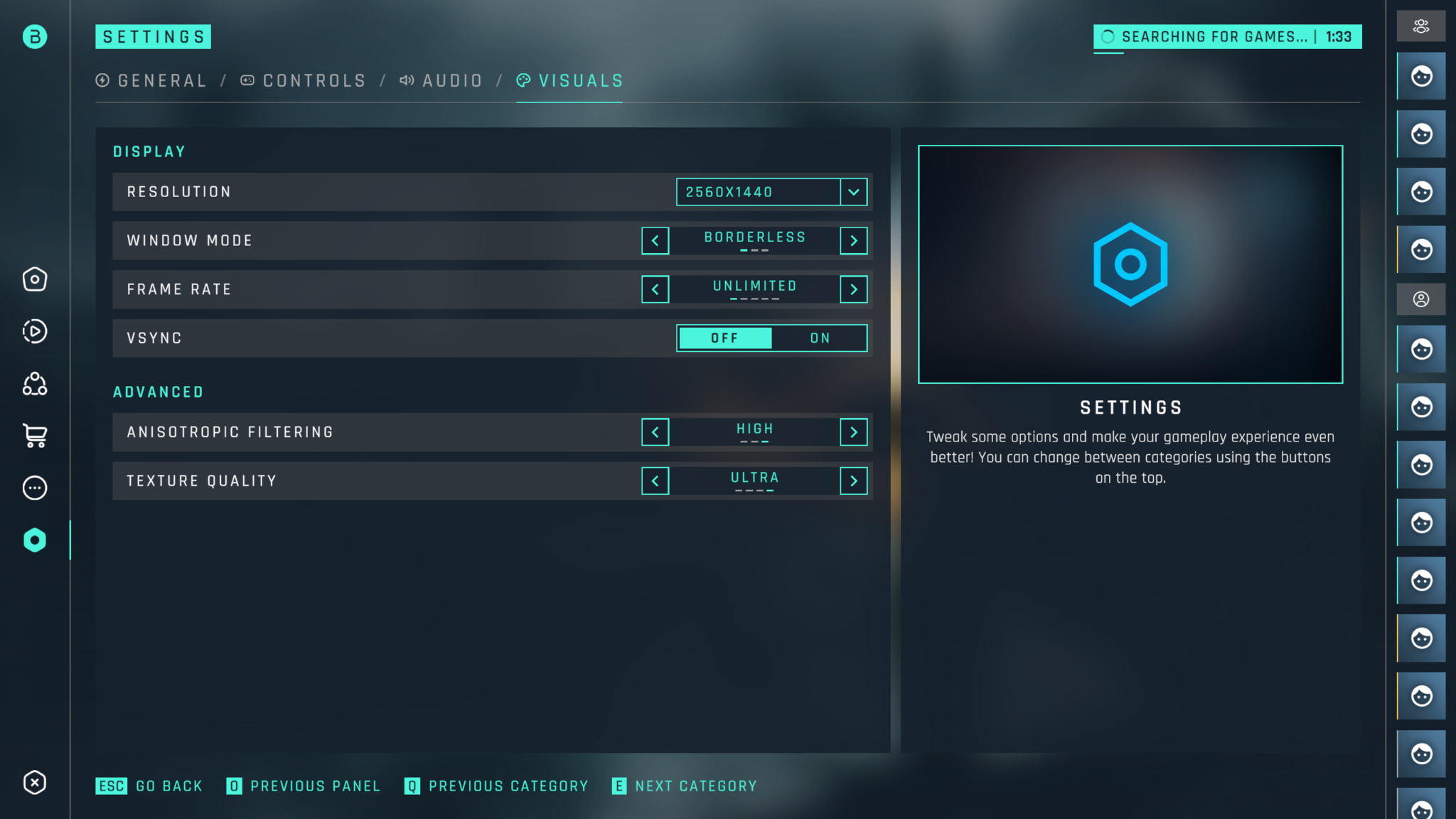Select the highlighted hexagon Settings icon
The width and height of the screenshot is (1456, 819).
point(34,540)
